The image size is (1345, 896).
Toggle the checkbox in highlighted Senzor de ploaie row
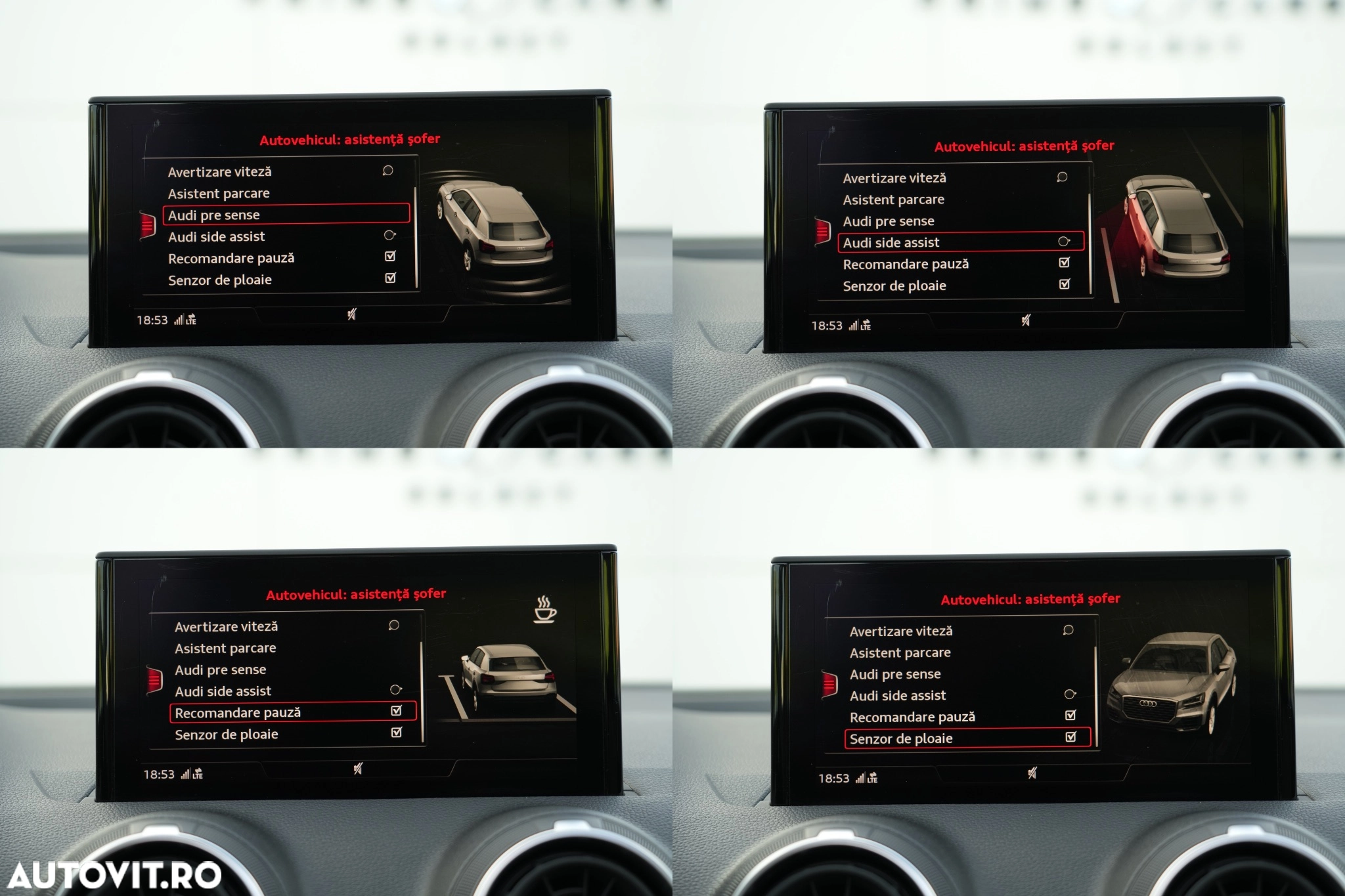1070,737
